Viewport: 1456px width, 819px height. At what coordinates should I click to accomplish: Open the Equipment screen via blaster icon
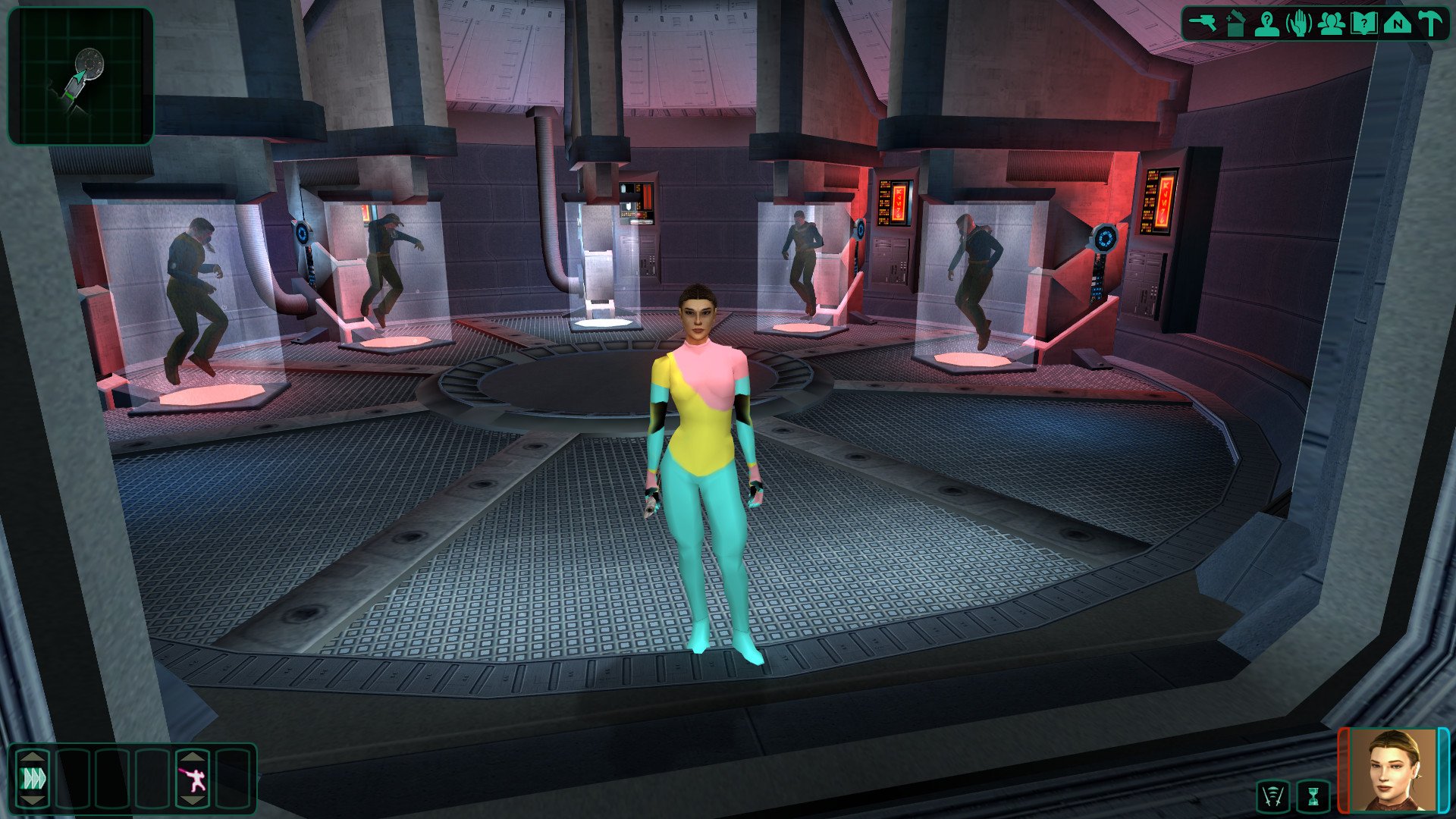(x=1202, y=23)
